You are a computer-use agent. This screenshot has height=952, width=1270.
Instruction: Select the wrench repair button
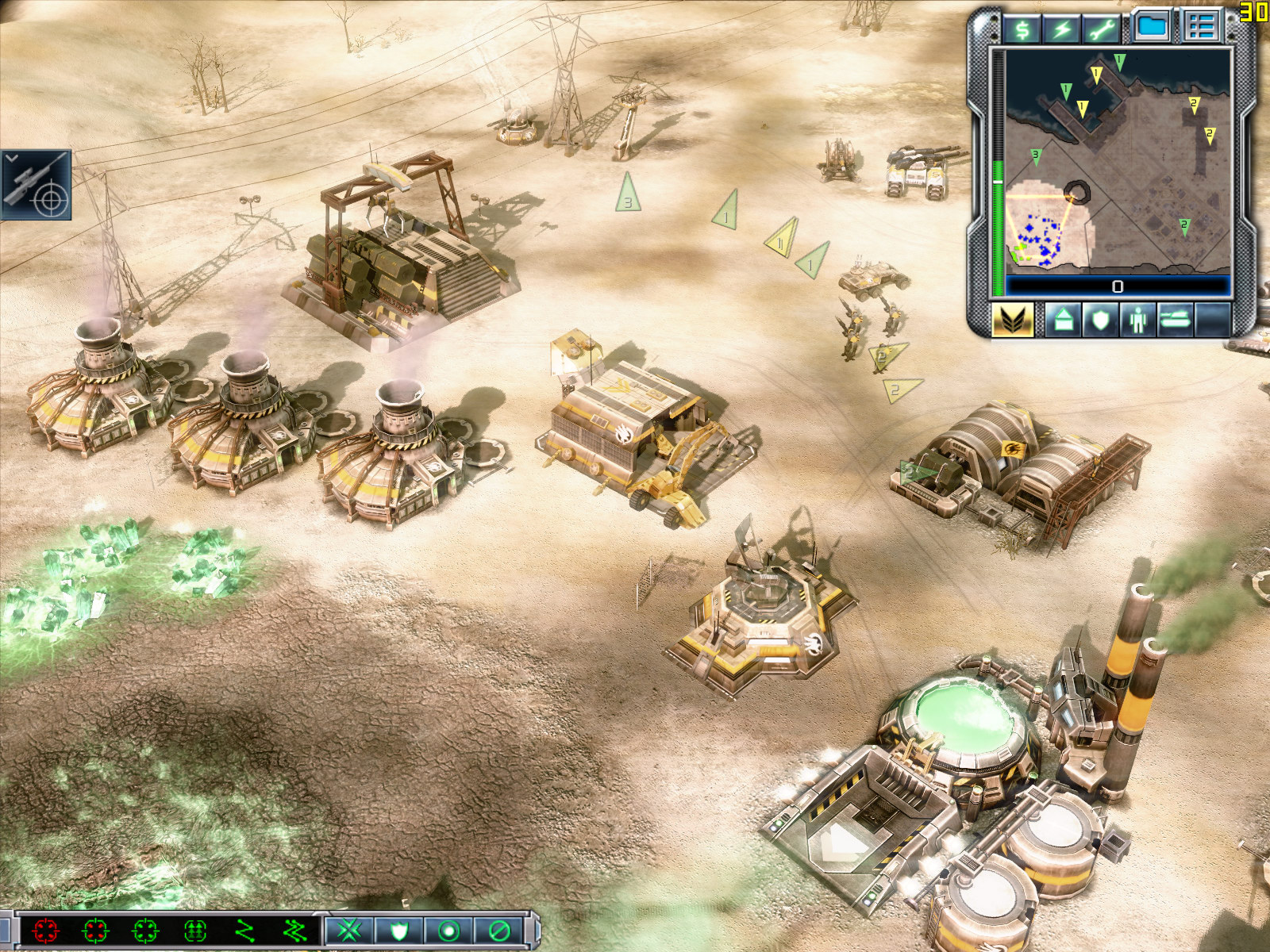[x=1101, y=29]
